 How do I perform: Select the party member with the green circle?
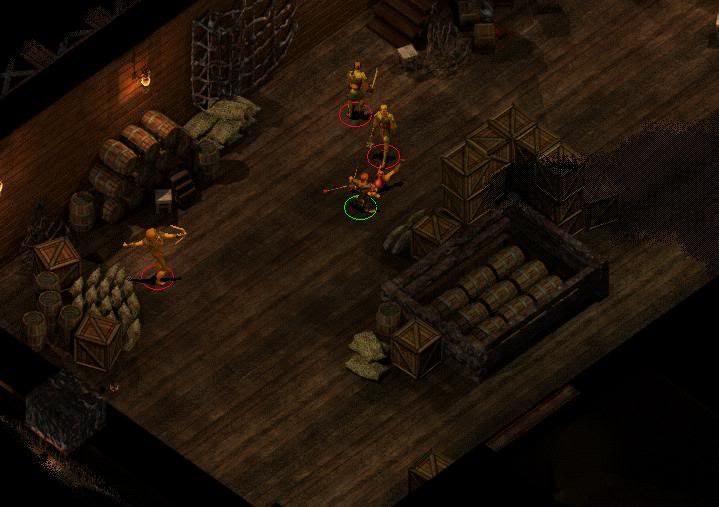tap(362, 192)
